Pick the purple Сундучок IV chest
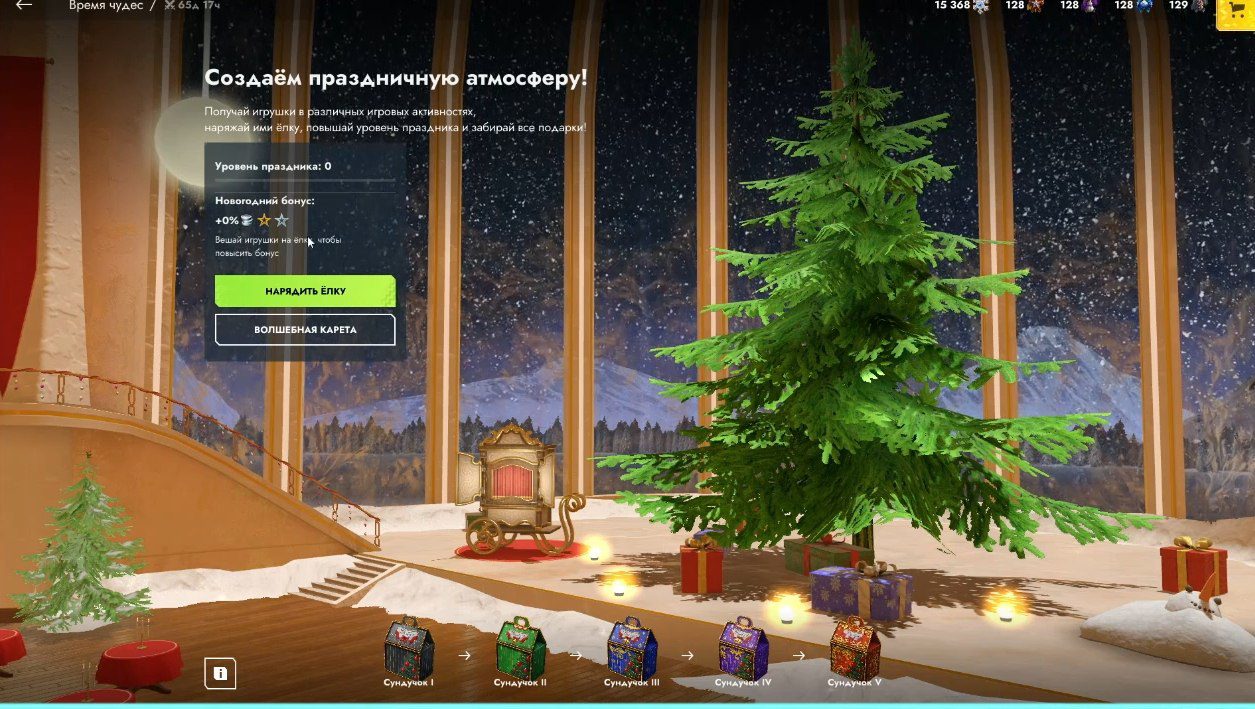 click(743, 648)
